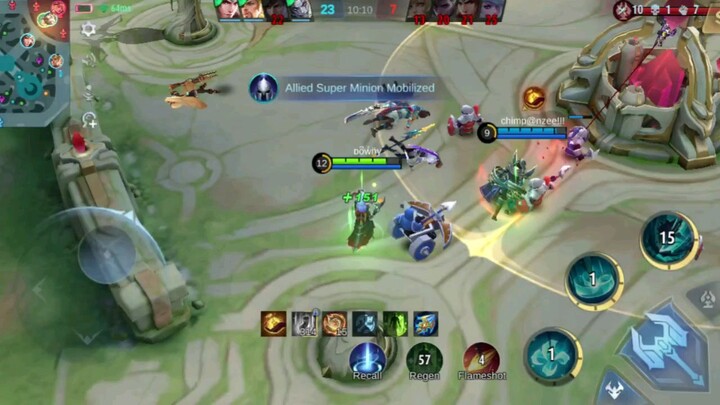Tap the orange flame icon near base

(x=534, y=97)
